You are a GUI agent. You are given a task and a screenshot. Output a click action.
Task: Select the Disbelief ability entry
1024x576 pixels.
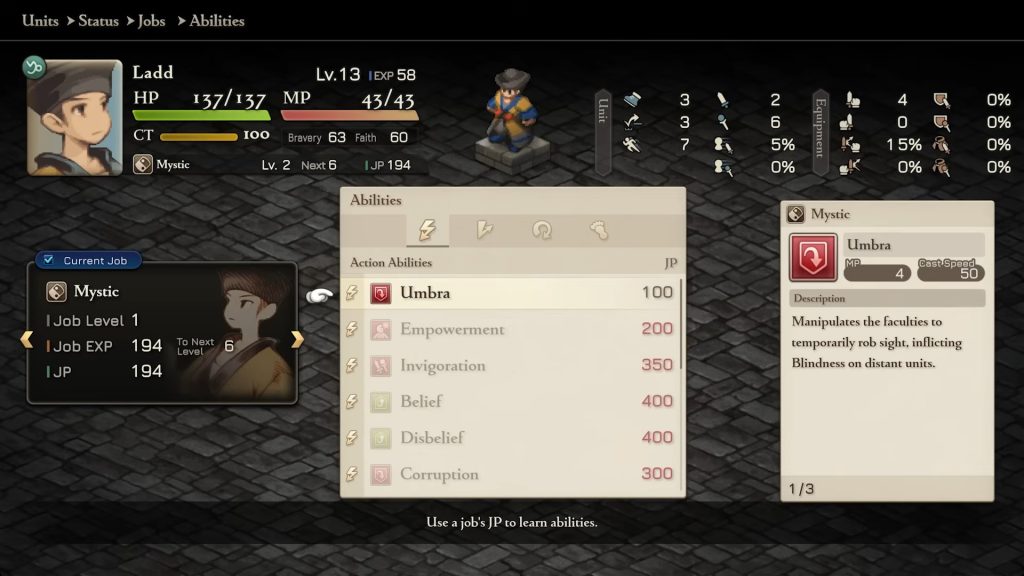point(512,437)
